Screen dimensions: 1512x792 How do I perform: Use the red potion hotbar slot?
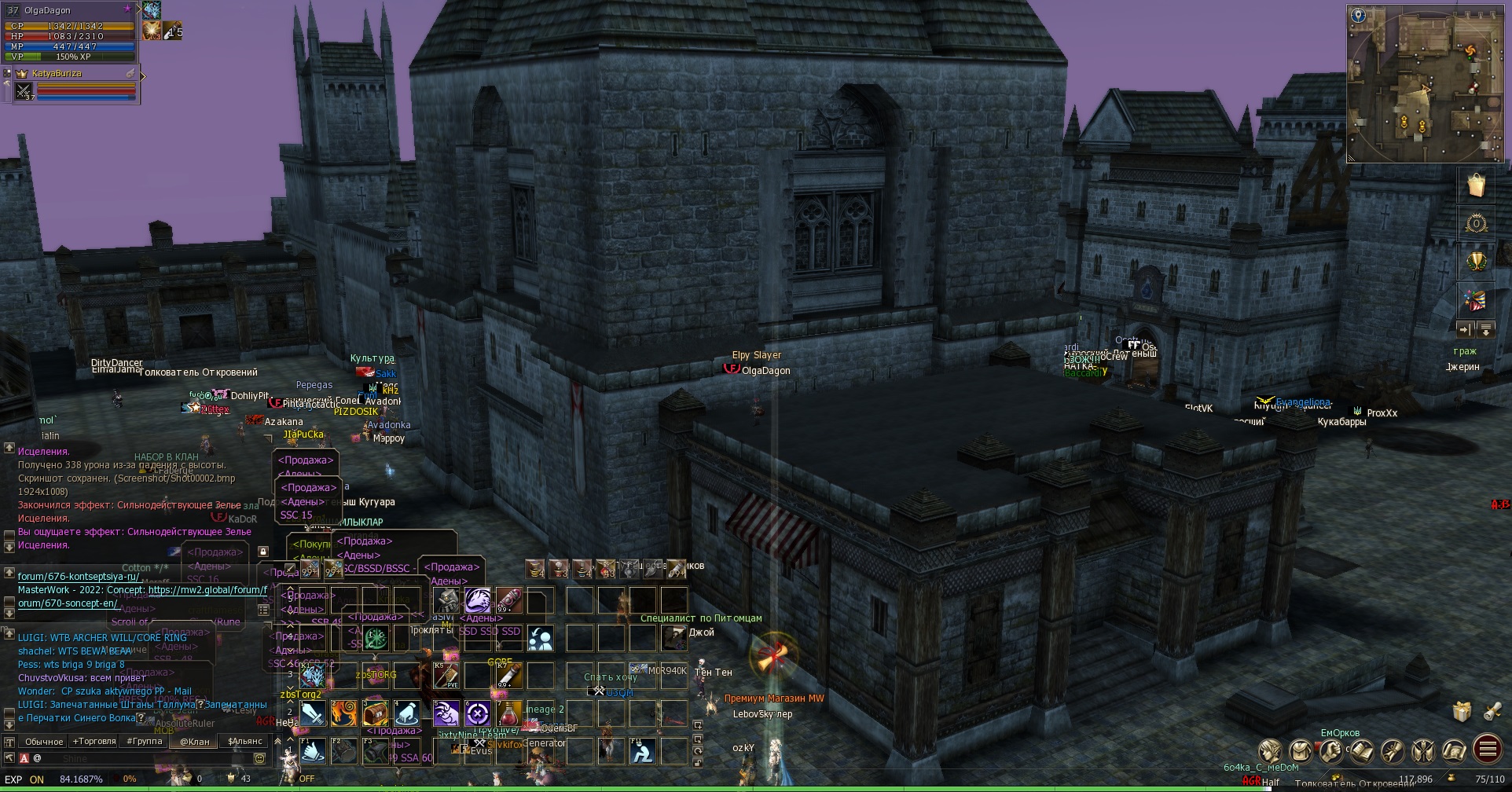(509, 713)
